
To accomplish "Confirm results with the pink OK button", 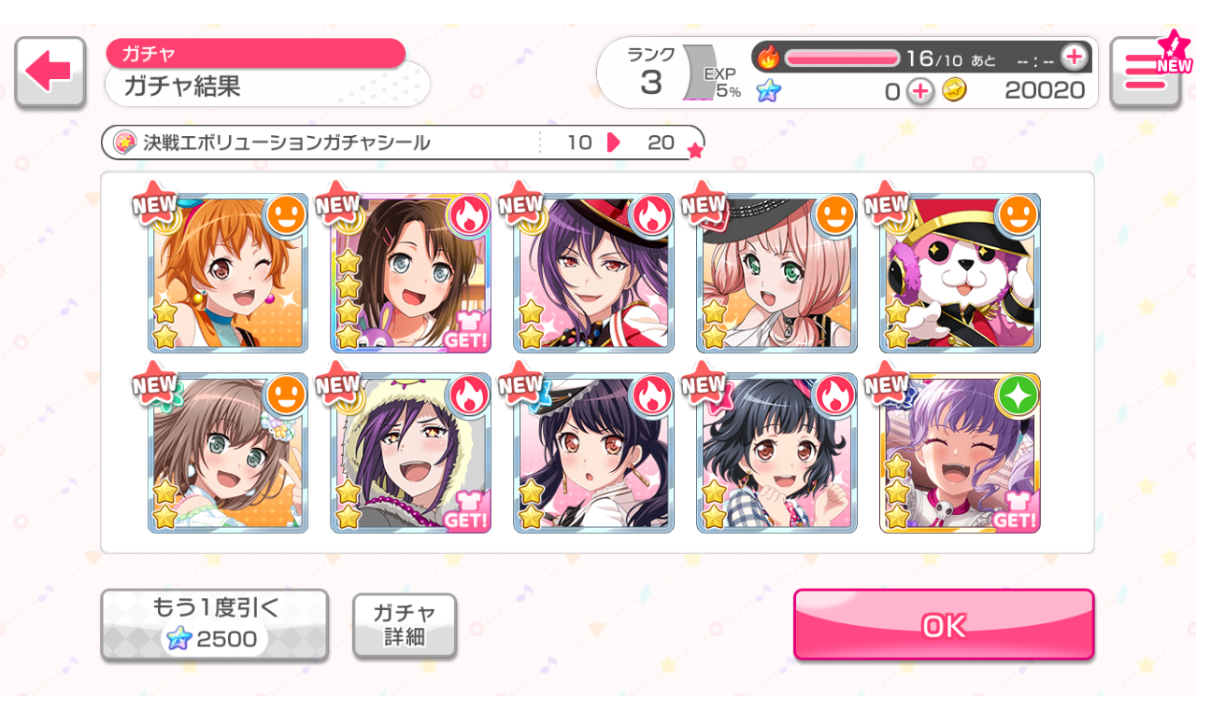I will click(x=943, y=625).
